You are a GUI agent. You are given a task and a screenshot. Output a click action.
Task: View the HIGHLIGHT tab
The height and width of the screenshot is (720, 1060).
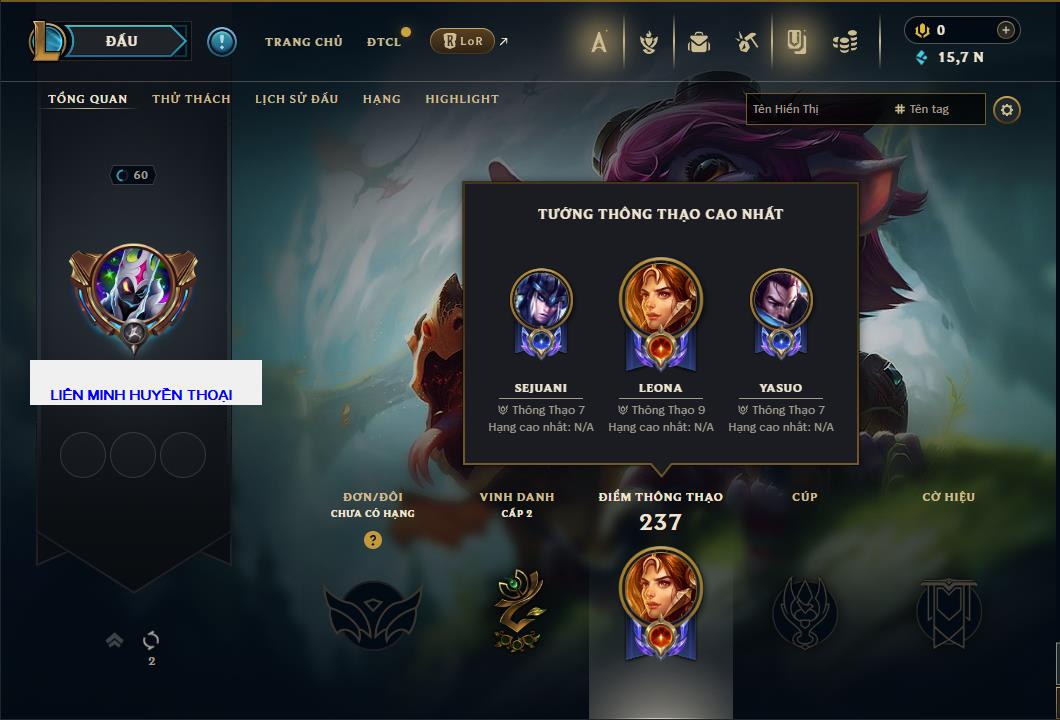(461, 99)
